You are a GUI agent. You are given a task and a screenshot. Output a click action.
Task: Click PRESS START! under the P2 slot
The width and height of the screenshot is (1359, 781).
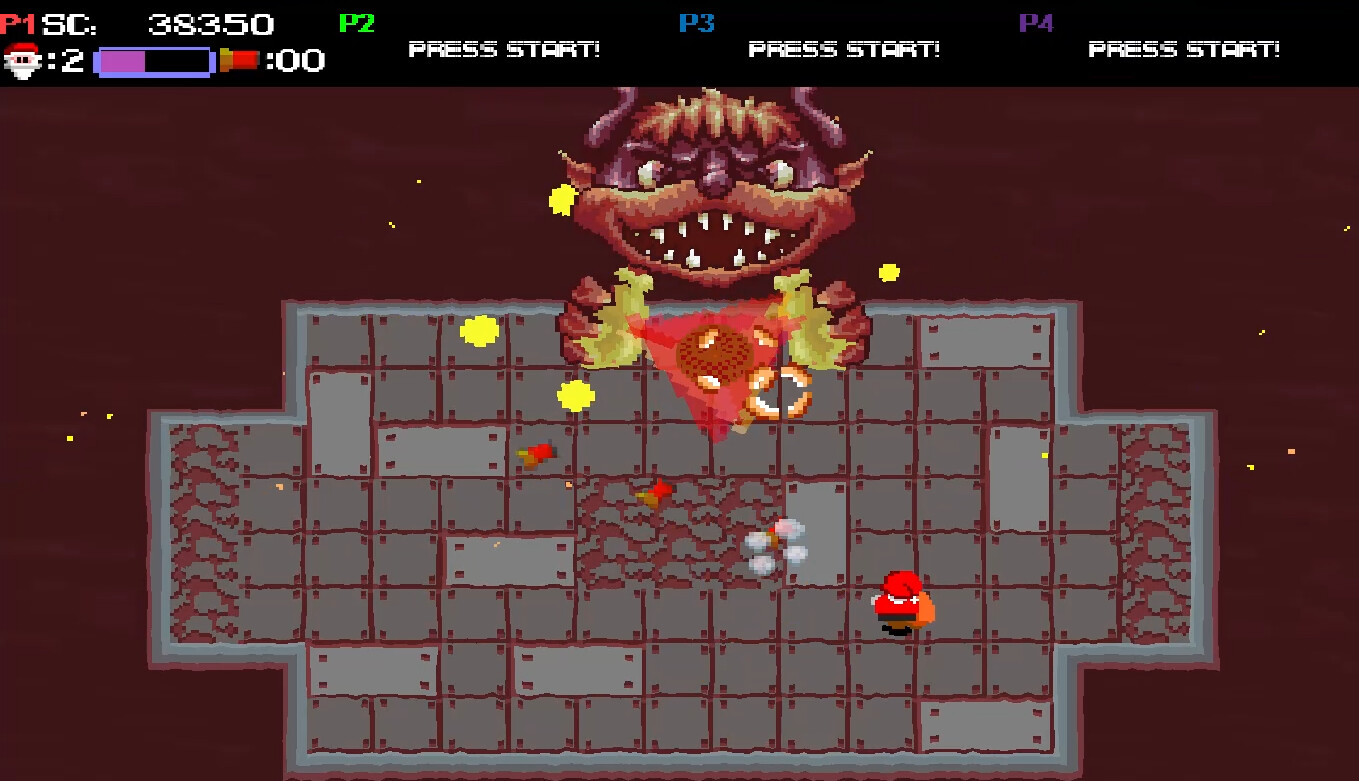[503, 48]
